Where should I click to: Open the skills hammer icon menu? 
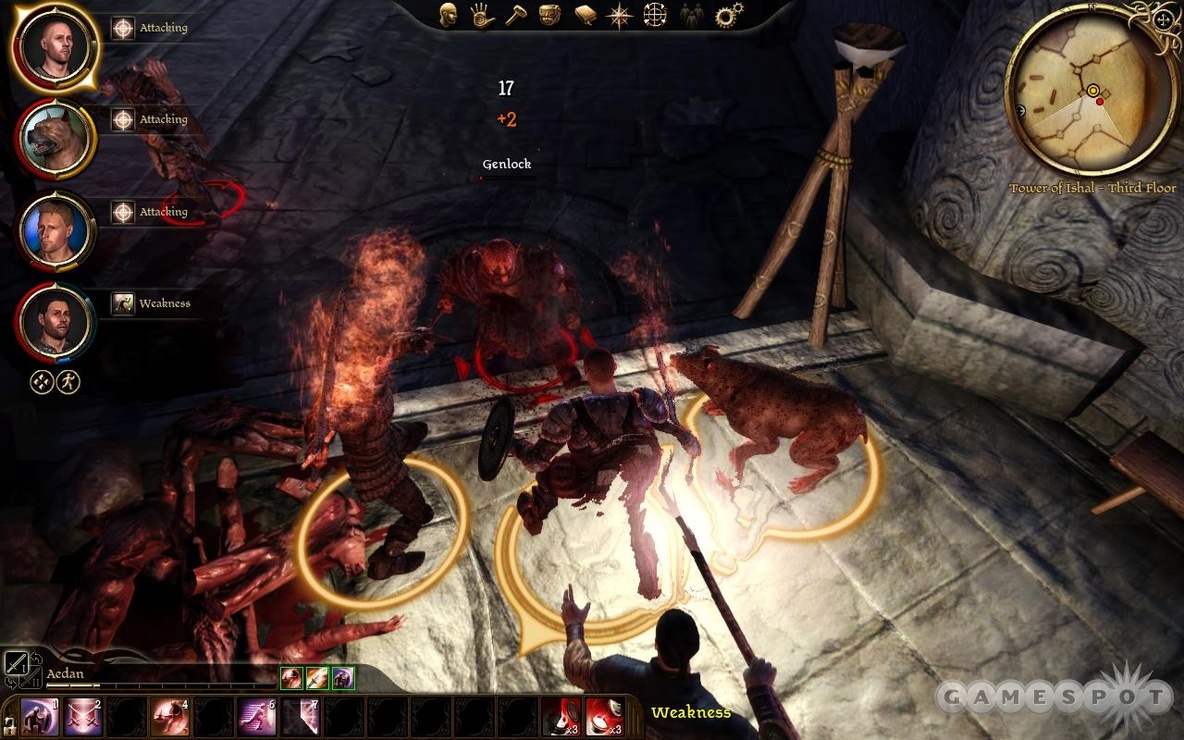(x=514, y=15)
